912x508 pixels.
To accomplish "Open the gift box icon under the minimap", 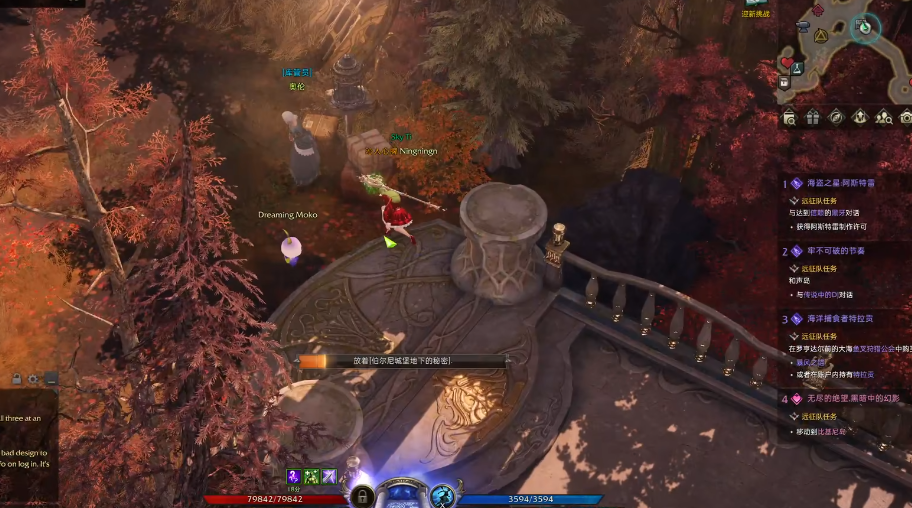I will 812,118.
